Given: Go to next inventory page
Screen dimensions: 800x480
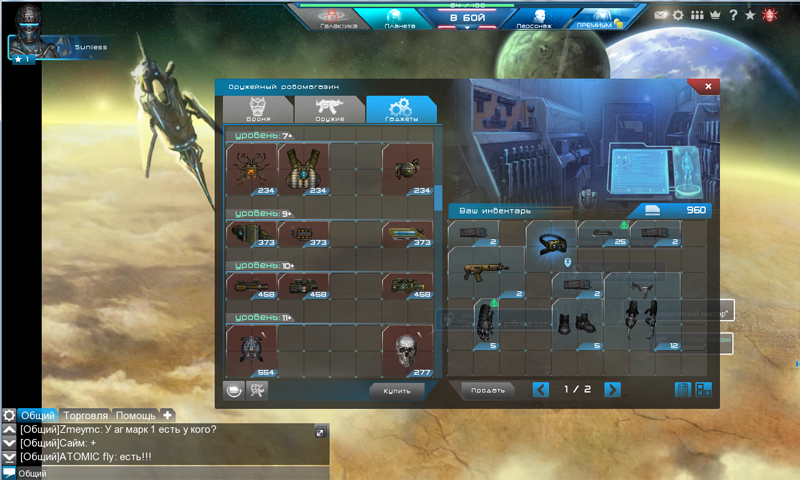Looking at the screenshot, I should (x=612, y=390).
